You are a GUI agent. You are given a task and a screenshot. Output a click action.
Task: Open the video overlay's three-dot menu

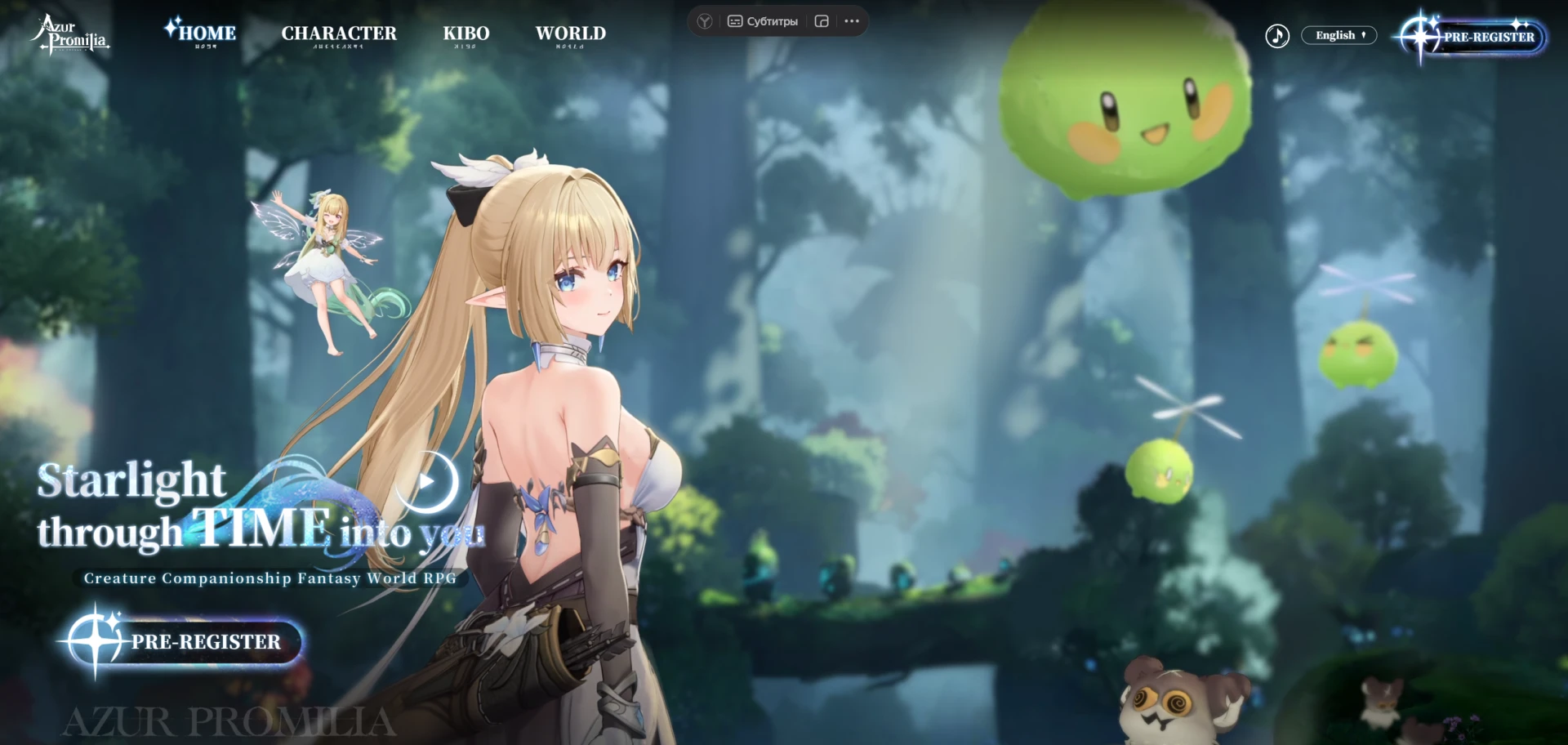pyautogui.click(x=852, y=21)
